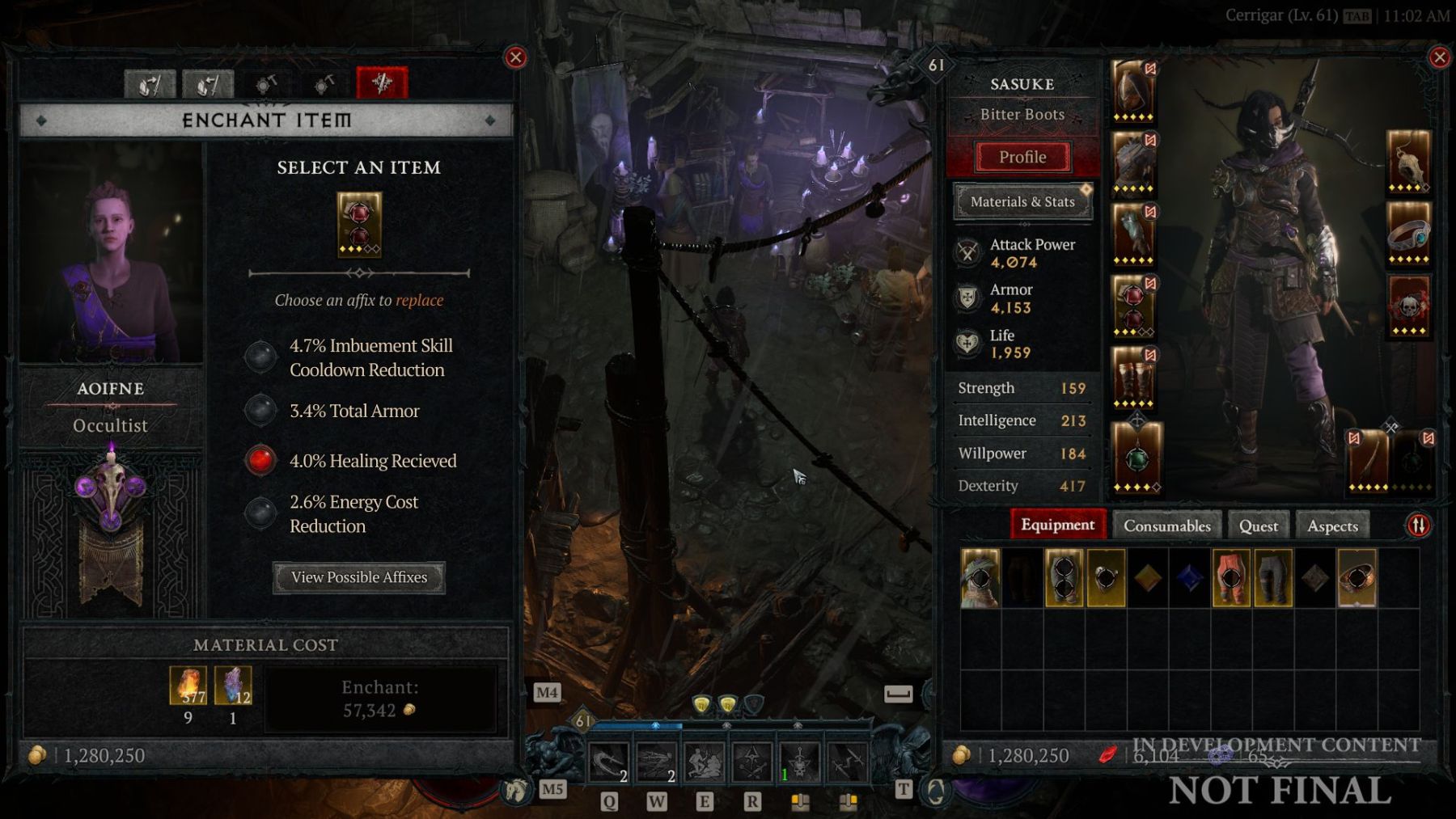Viewport: 1456px width, 819px height.
Task: Select the equipped boots slot
Action: click(x=1132, y=378)
